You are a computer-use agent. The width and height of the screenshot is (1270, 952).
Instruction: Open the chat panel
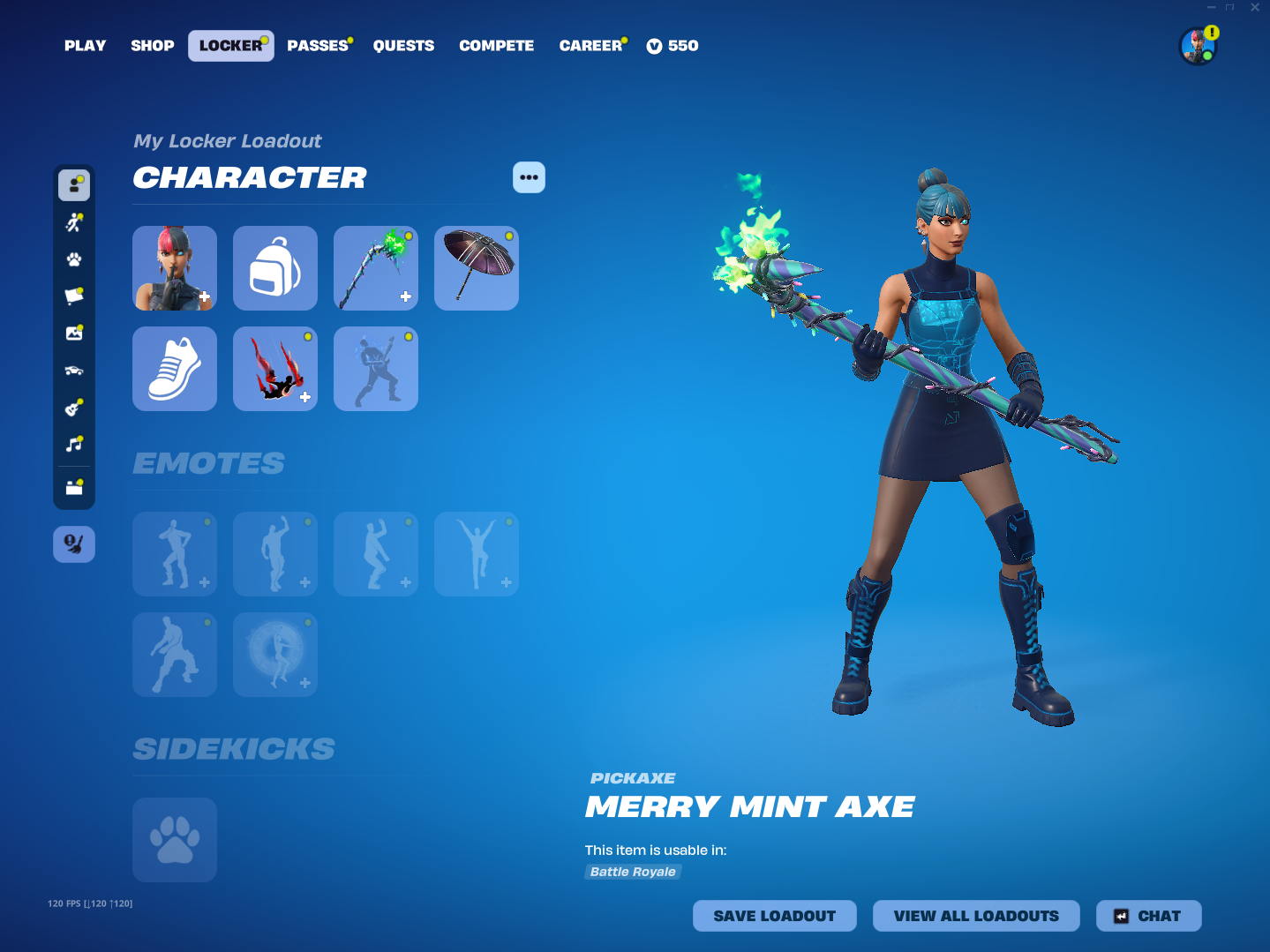click(x=1148, y=916)
